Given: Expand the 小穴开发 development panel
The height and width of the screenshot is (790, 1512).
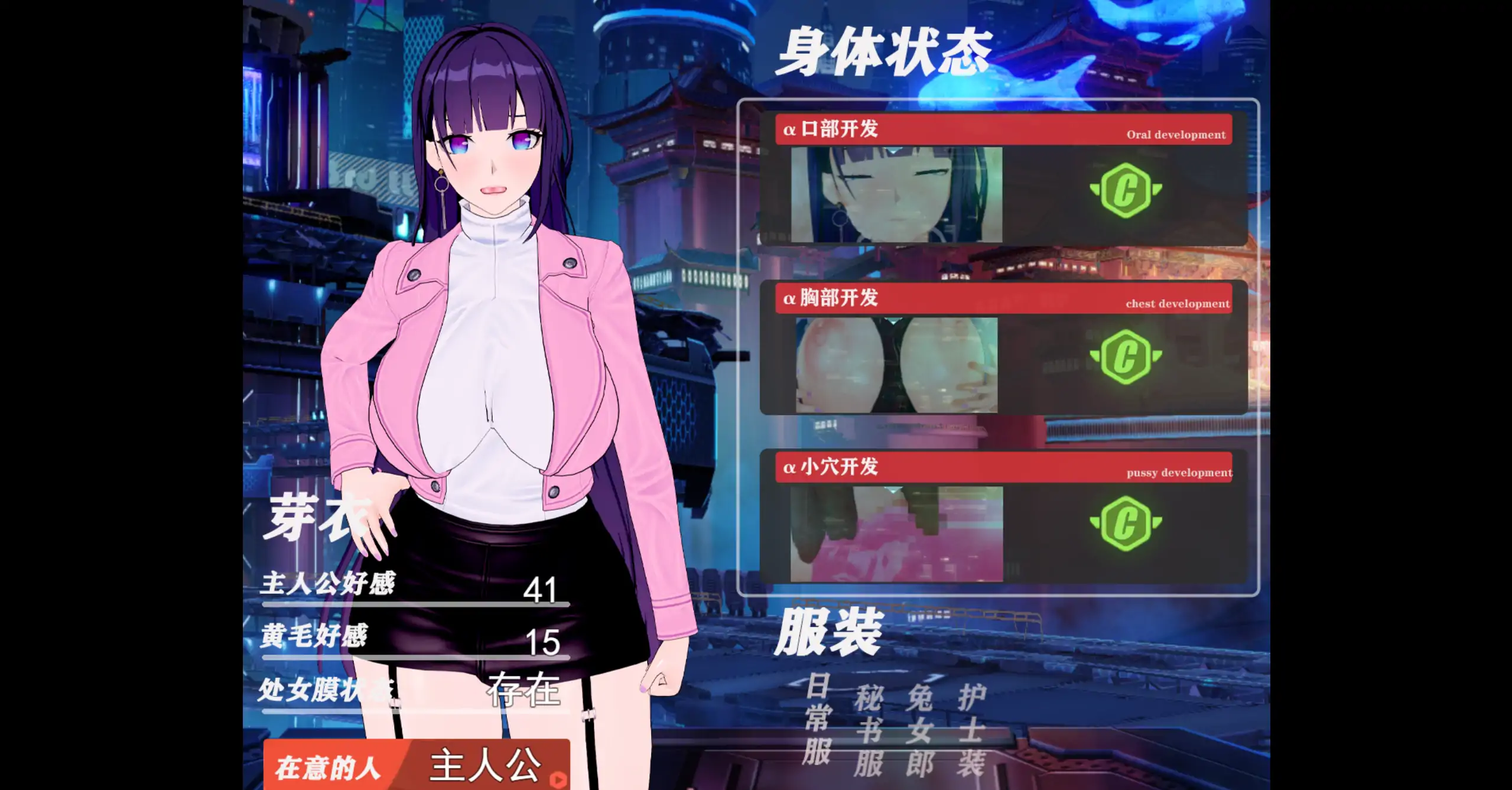Looking at the screenshot, I should [1004, 469].
